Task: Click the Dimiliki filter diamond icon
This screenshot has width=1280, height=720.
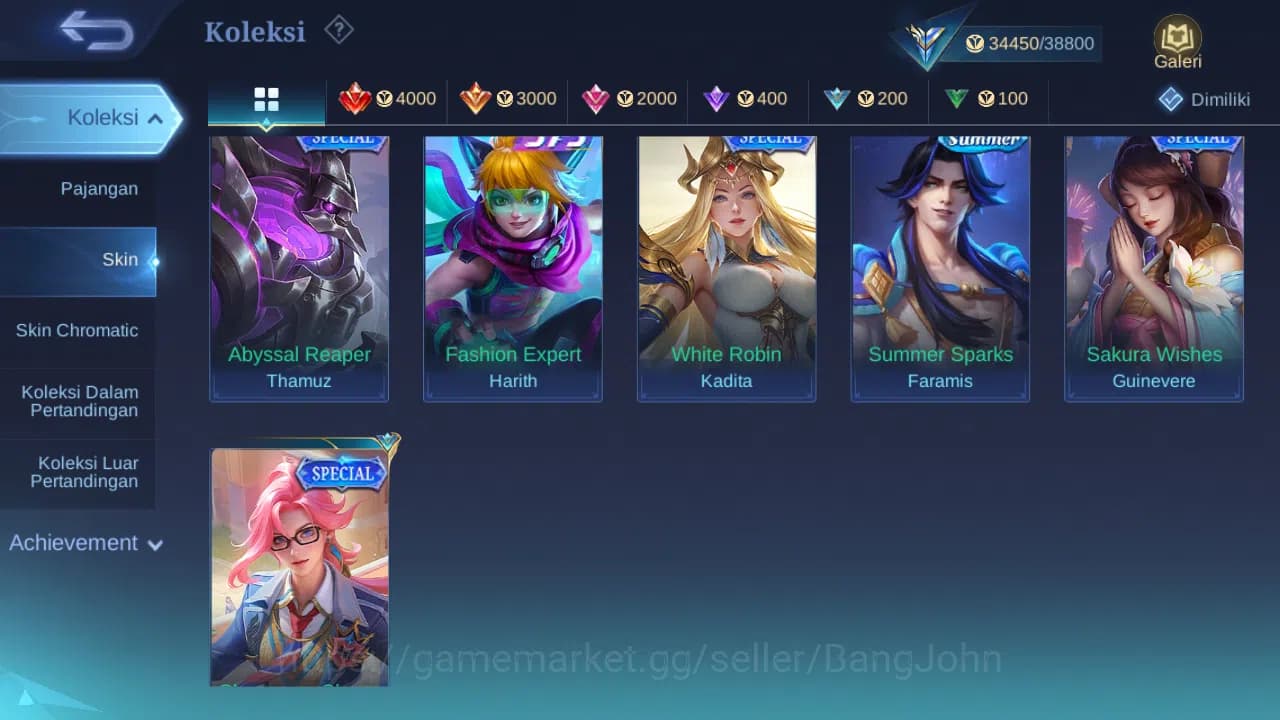Action: coord(1170,99)
